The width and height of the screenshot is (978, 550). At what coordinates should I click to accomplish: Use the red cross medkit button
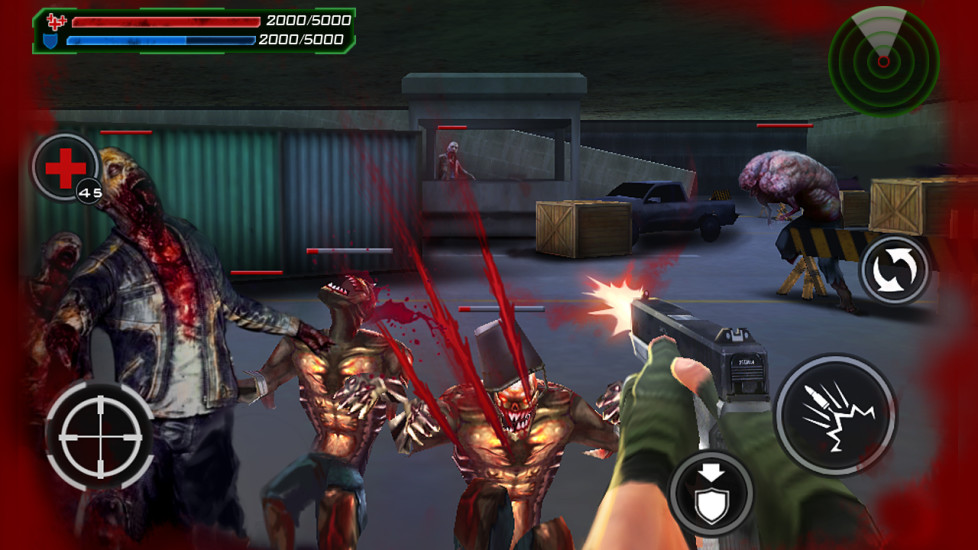tap(65, 167)
